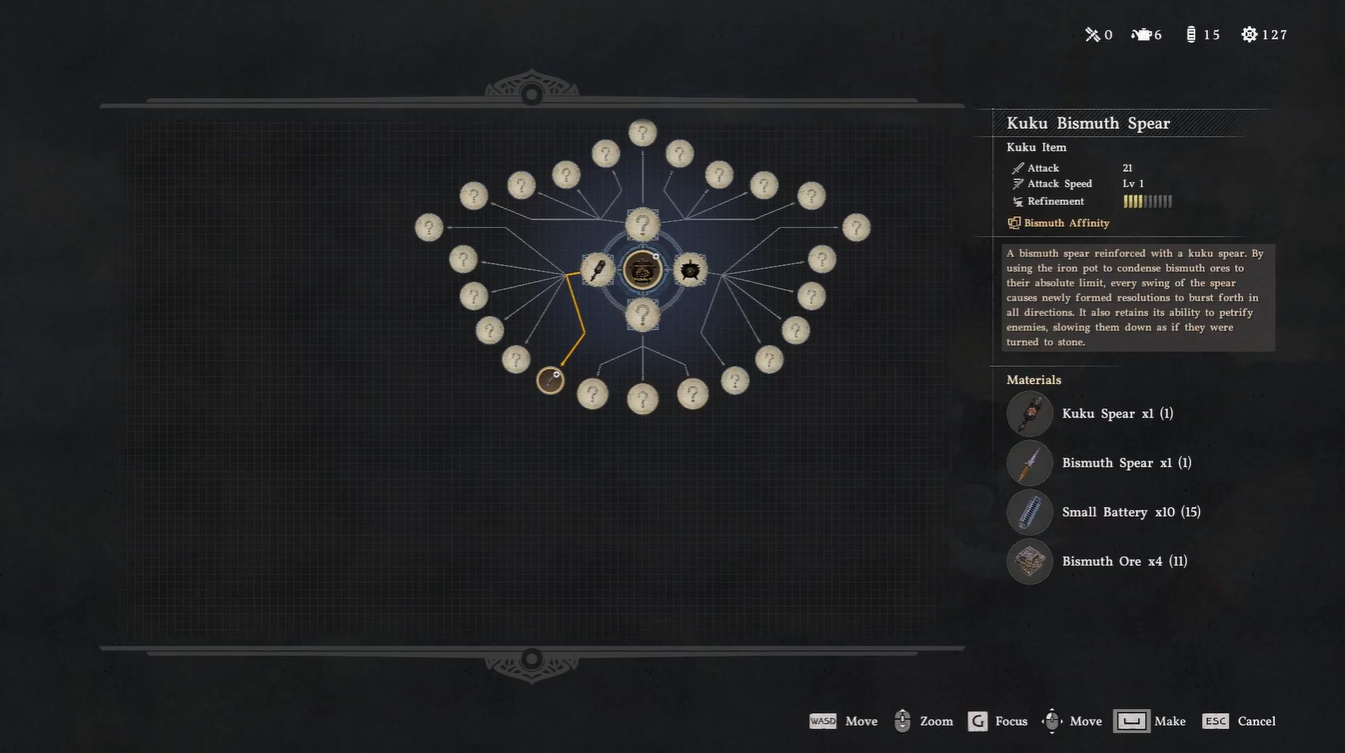Select the Kuku Spear material icon
The image size is (1345, 753).
[x=1029, y=414]
